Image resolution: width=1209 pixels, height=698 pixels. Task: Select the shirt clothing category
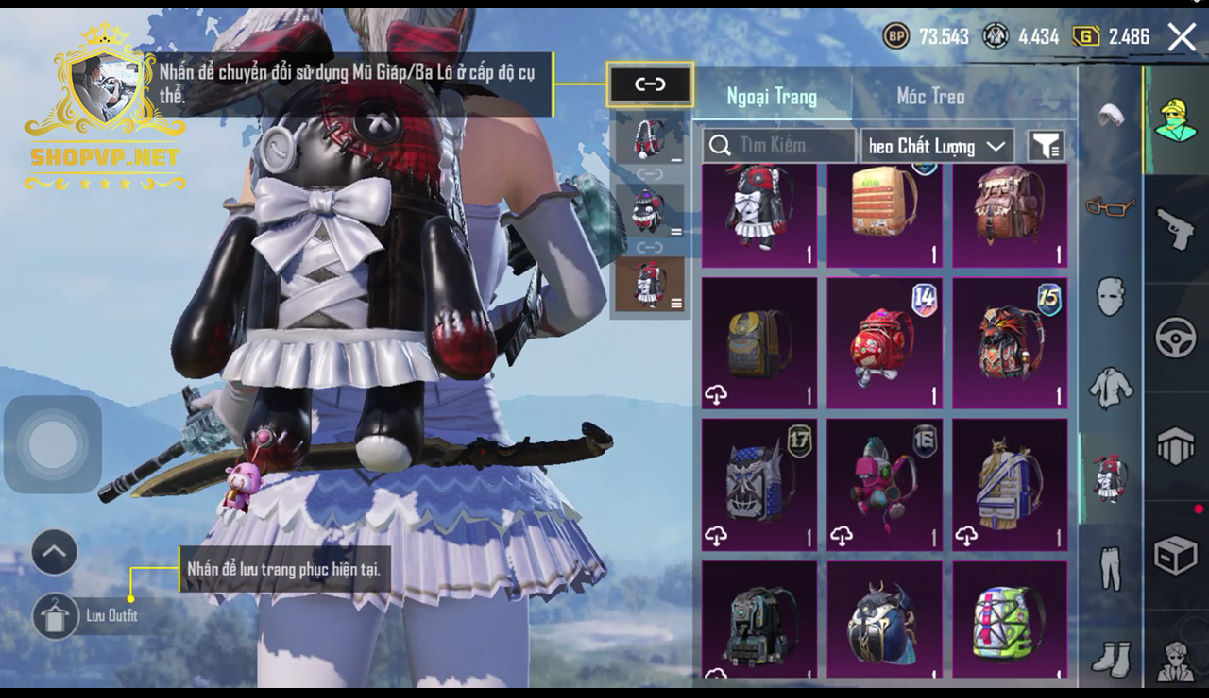click(x=1110, y=386)
